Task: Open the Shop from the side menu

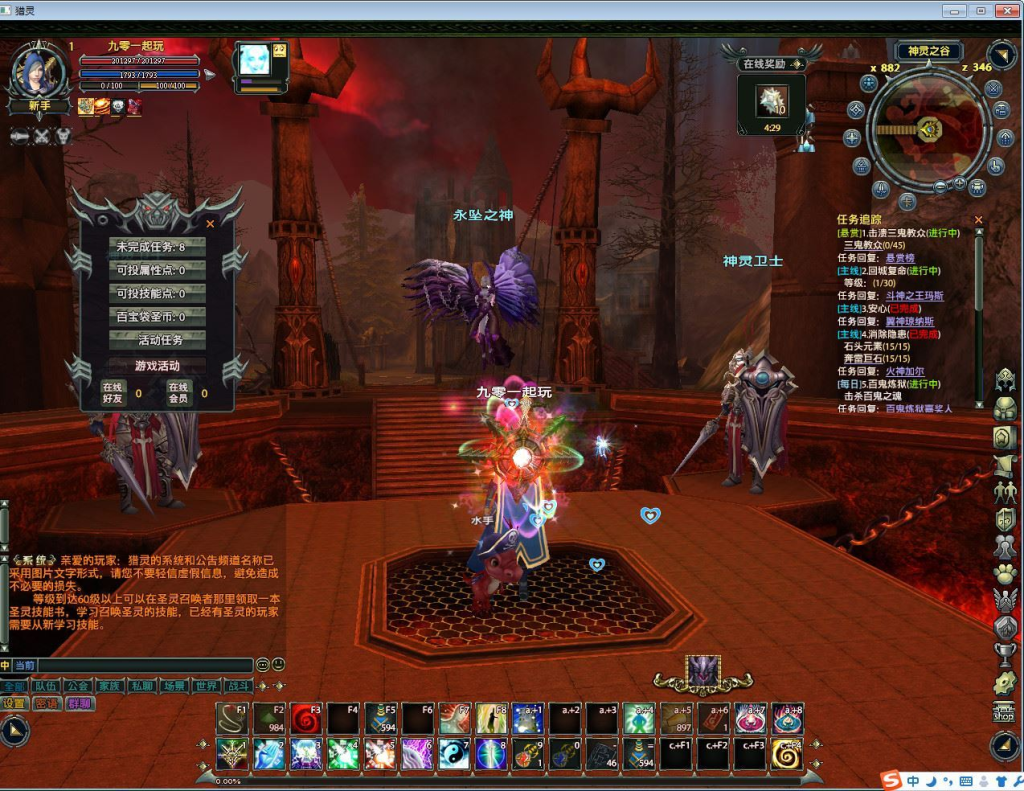Action: 1004,712
